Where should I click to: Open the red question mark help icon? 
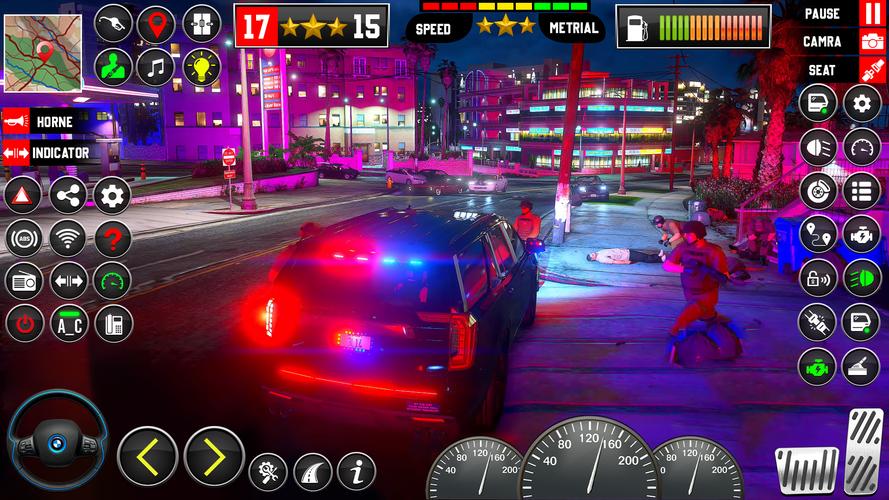[112, 239]
